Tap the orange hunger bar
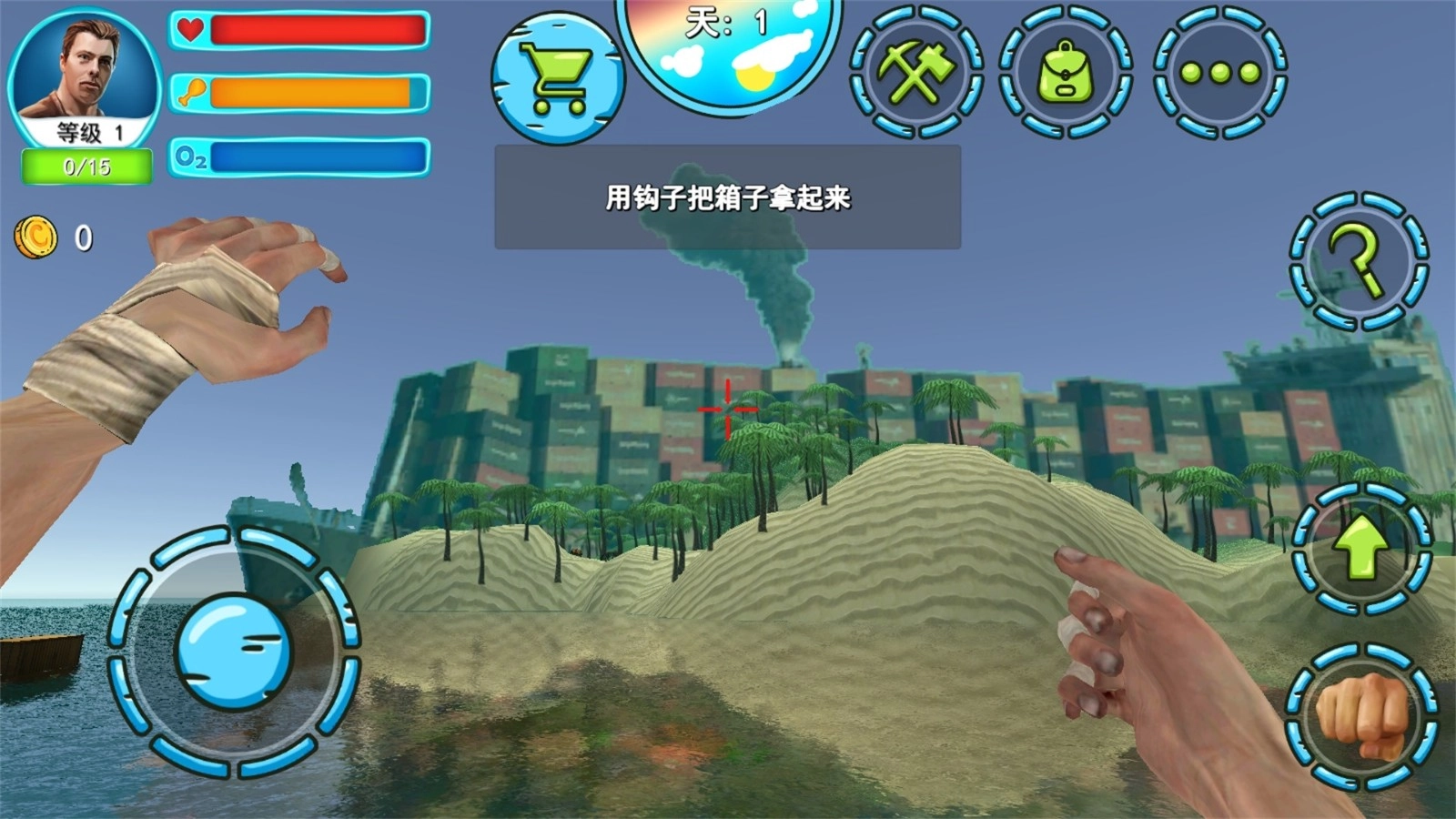Image resolution: width=1456 pixels, height=819 pixels. [314, 92]
